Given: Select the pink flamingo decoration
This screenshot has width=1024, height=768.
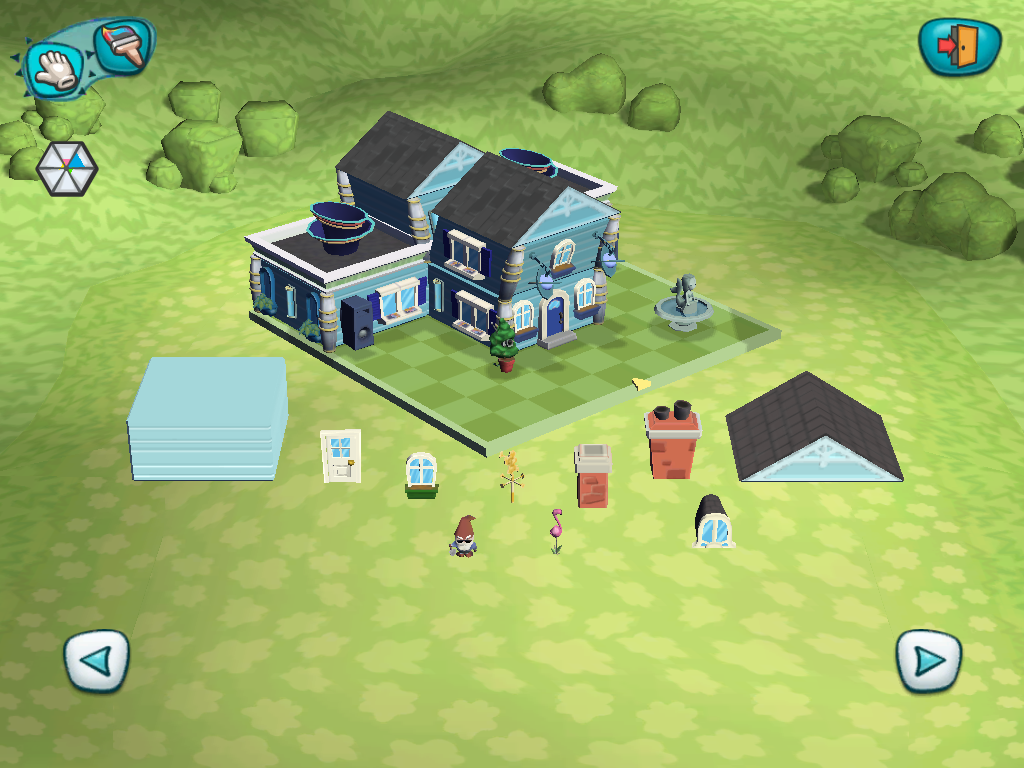Looking at the screenshot, I should click(x=556, y=530).
